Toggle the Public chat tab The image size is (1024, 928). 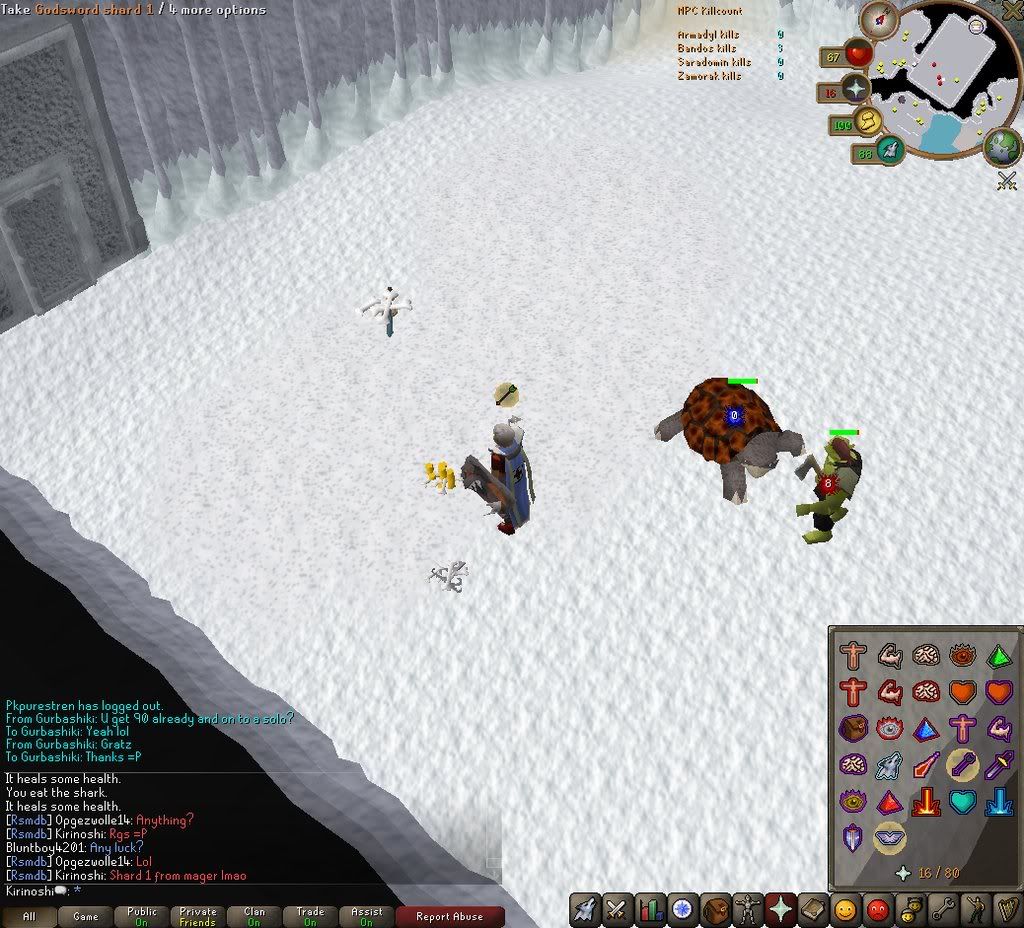coord(142,916)
